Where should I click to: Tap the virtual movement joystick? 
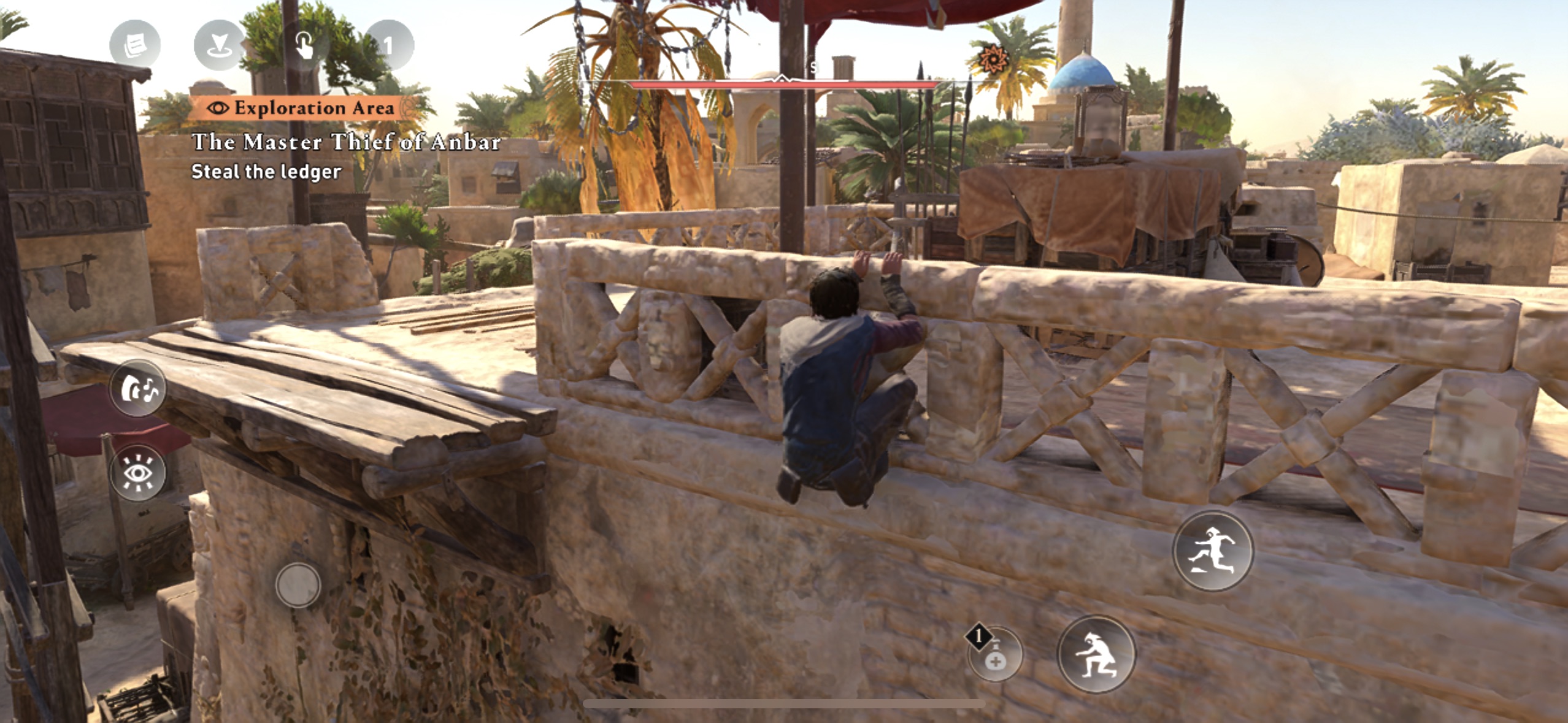click(298, 585)
